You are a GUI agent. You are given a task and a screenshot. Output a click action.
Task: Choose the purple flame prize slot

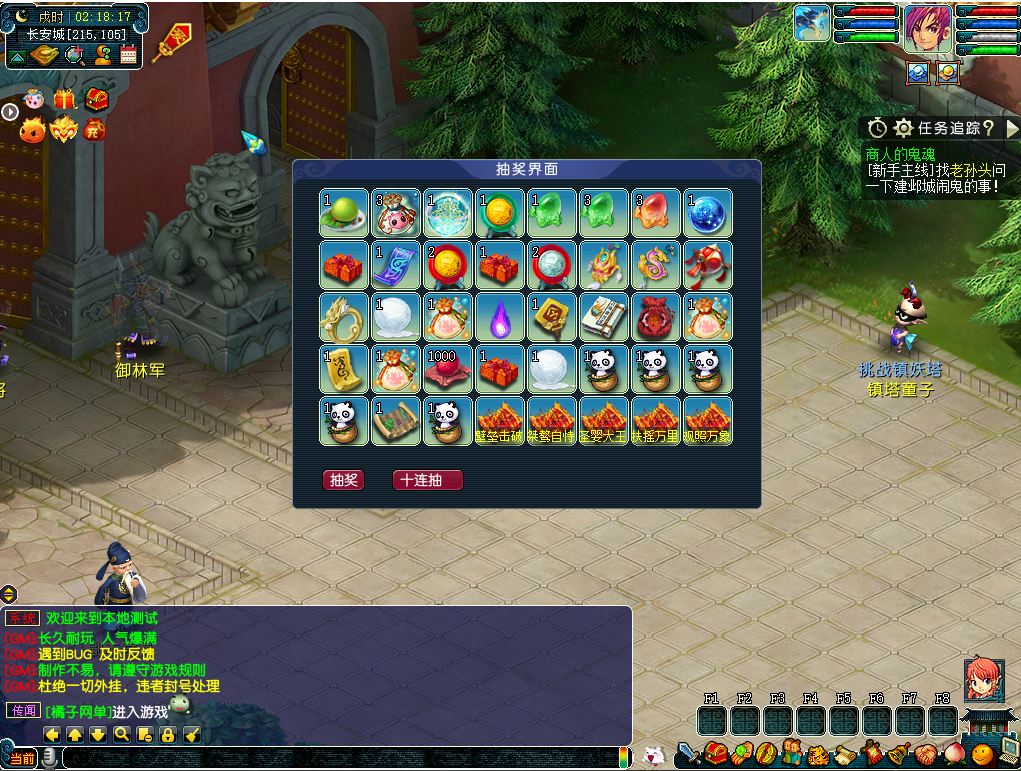click(x=499, y=317)
